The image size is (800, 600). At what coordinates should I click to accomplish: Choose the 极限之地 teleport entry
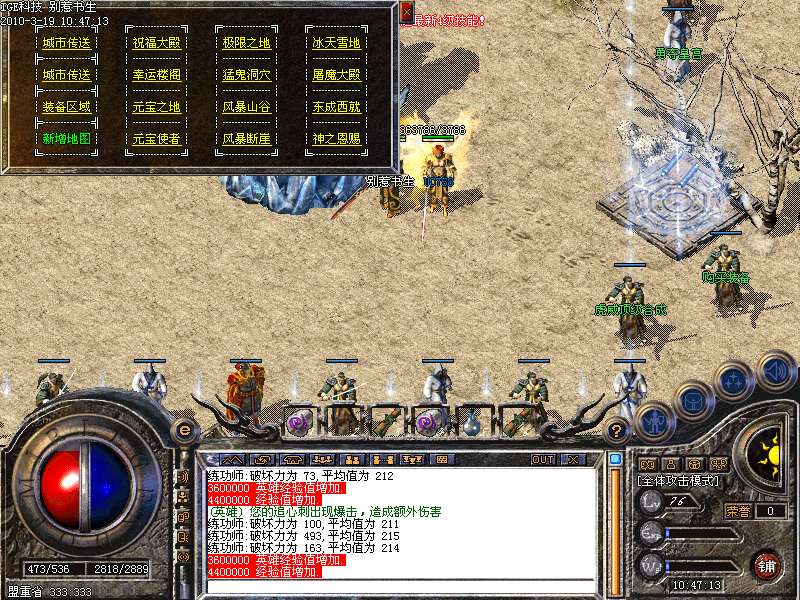click(x=246, y=43)
